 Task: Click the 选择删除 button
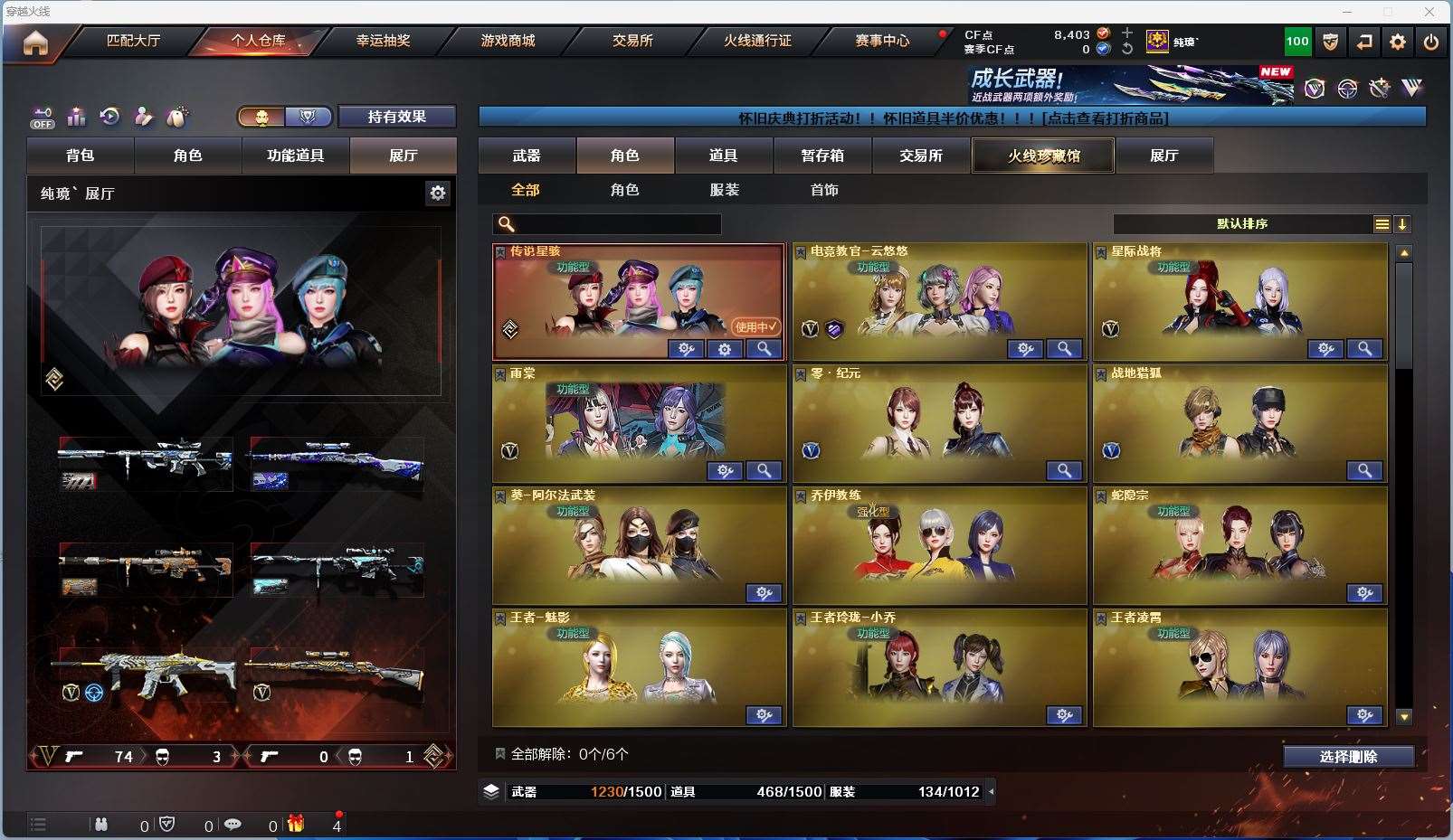(1348, 757)
